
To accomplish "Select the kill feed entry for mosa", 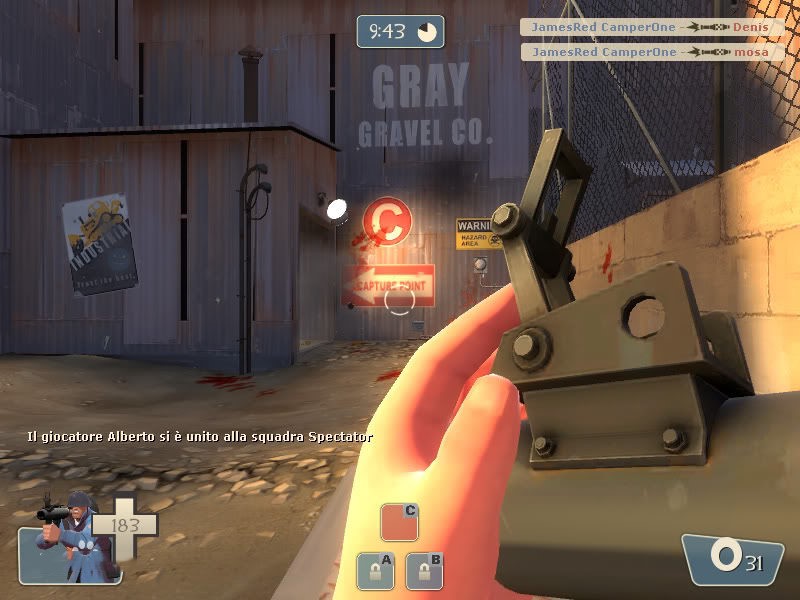I will (x=652, y=51).
